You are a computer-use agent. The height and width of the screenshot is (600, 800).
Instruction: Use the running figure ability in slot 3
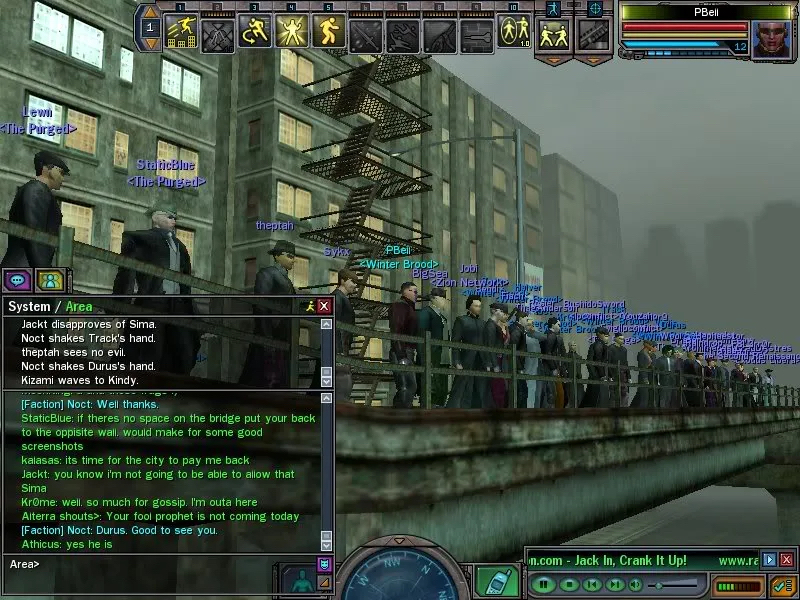256,33
